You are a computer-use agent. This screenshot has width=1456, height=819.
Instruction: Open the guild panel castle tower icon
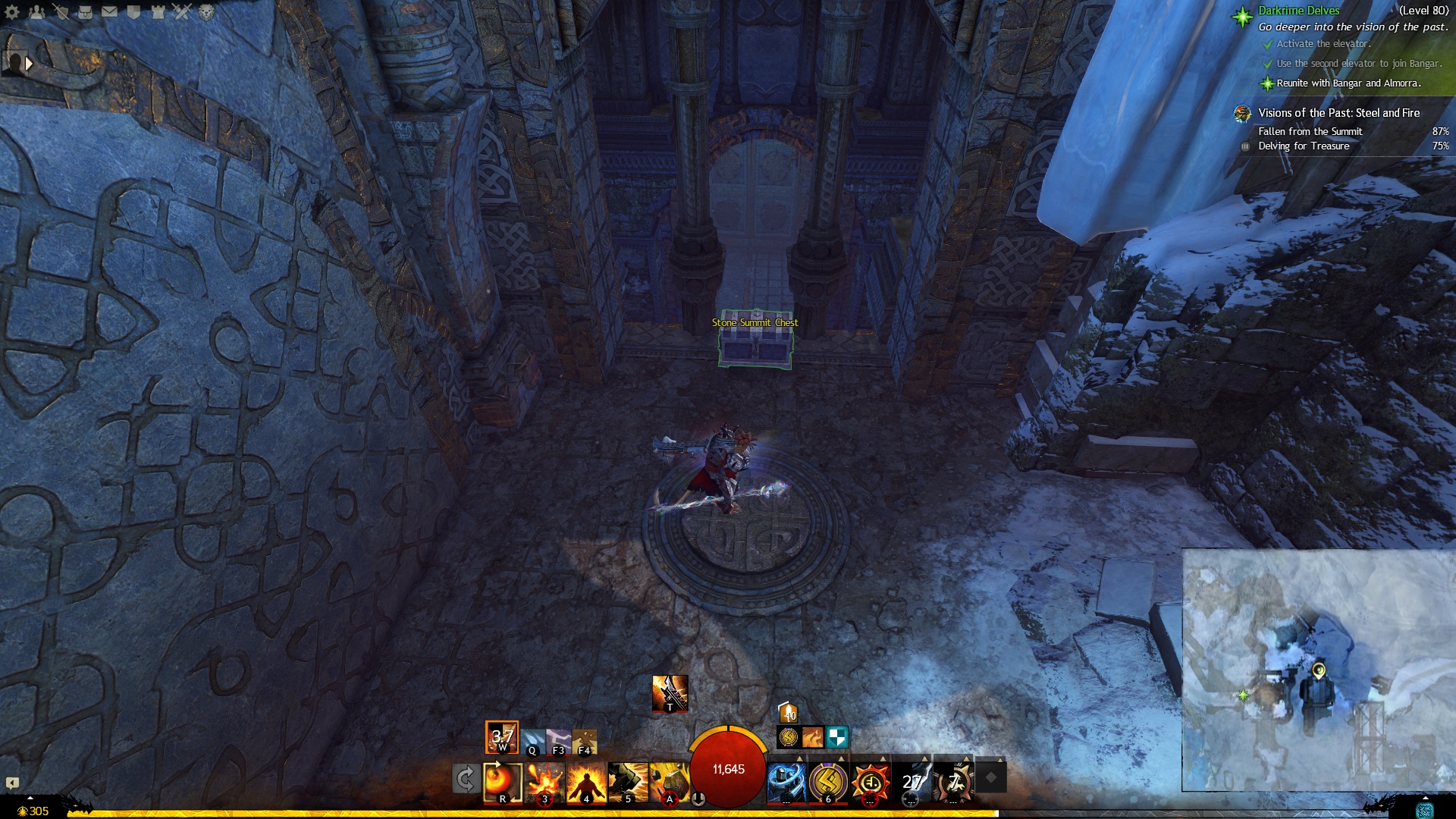coord(158,11)
